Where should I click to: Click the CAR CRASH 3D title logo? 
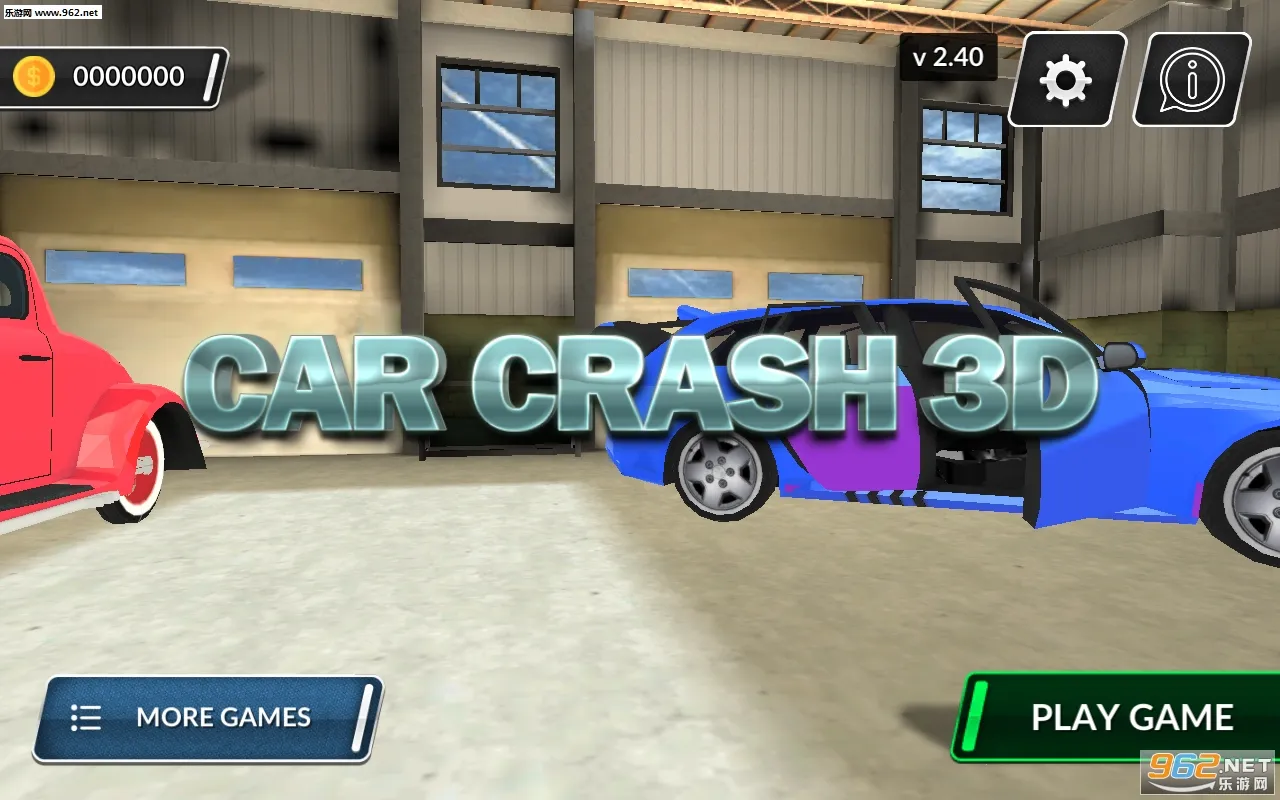click(x=640, y=385)
